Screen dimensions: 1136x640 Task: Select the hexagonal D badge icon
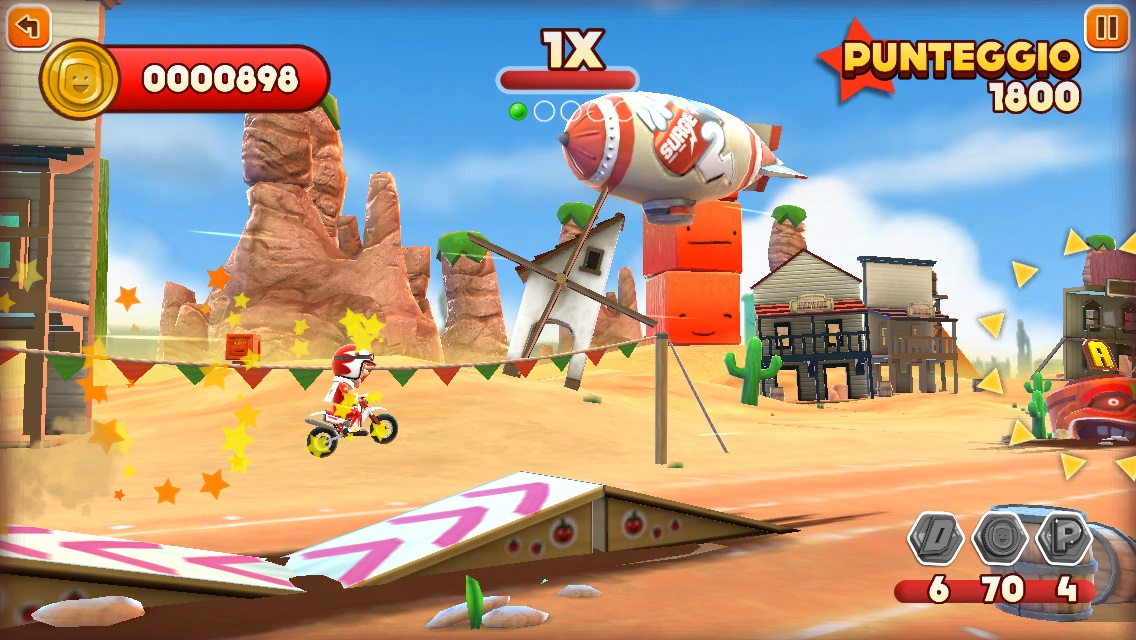pos(936,540)
